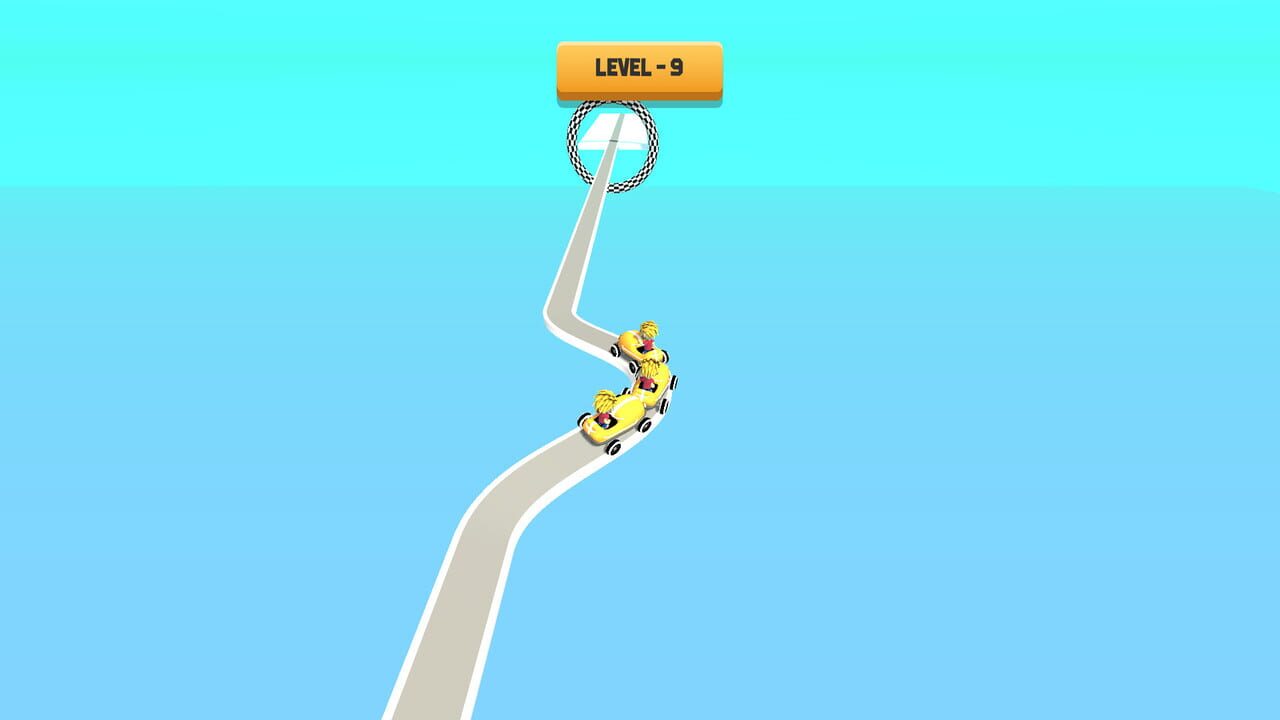Tap the blond driver of the middle kart

point(650,368)
